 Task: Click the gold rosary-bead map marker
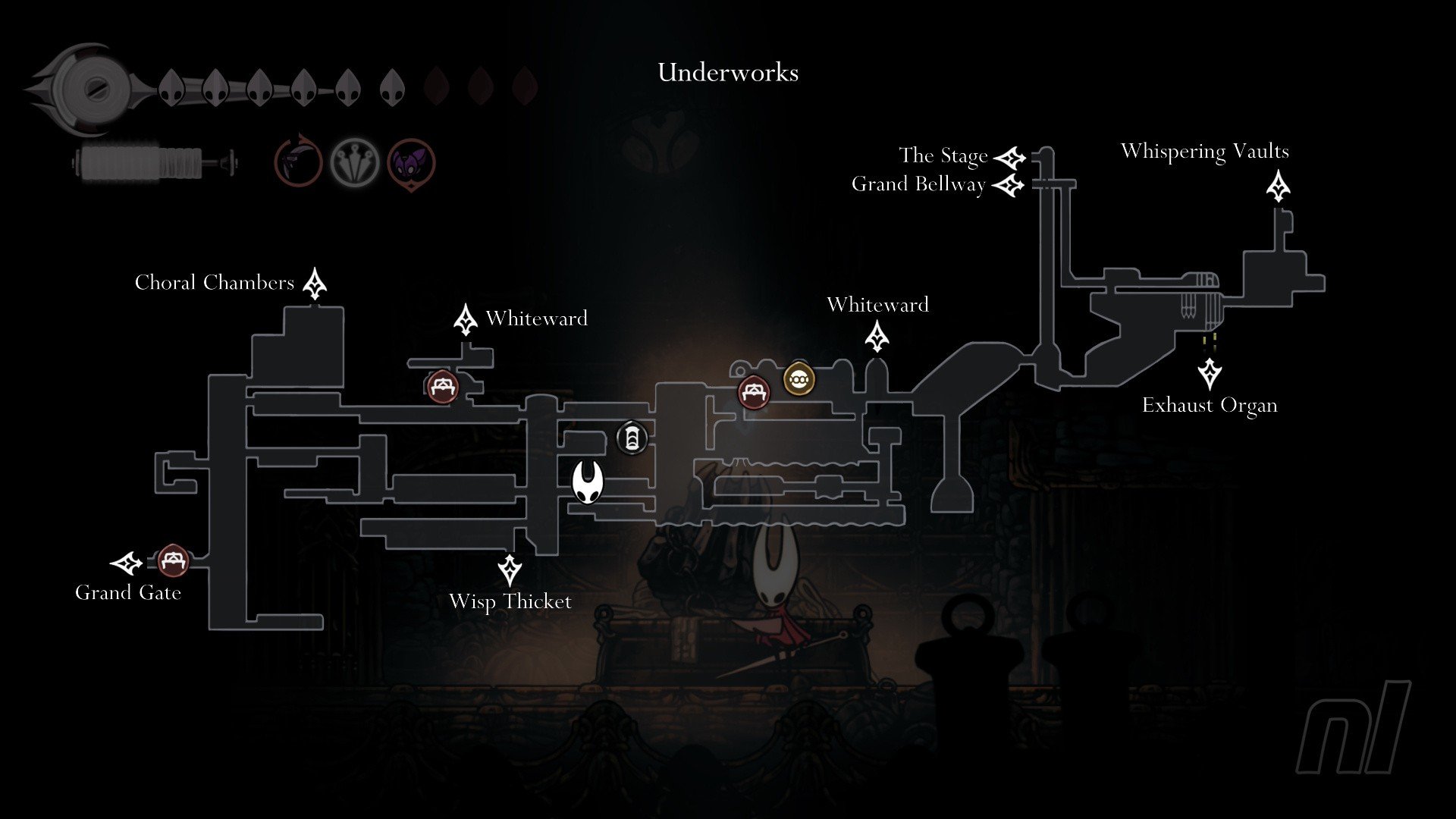[x=798, y=378]
